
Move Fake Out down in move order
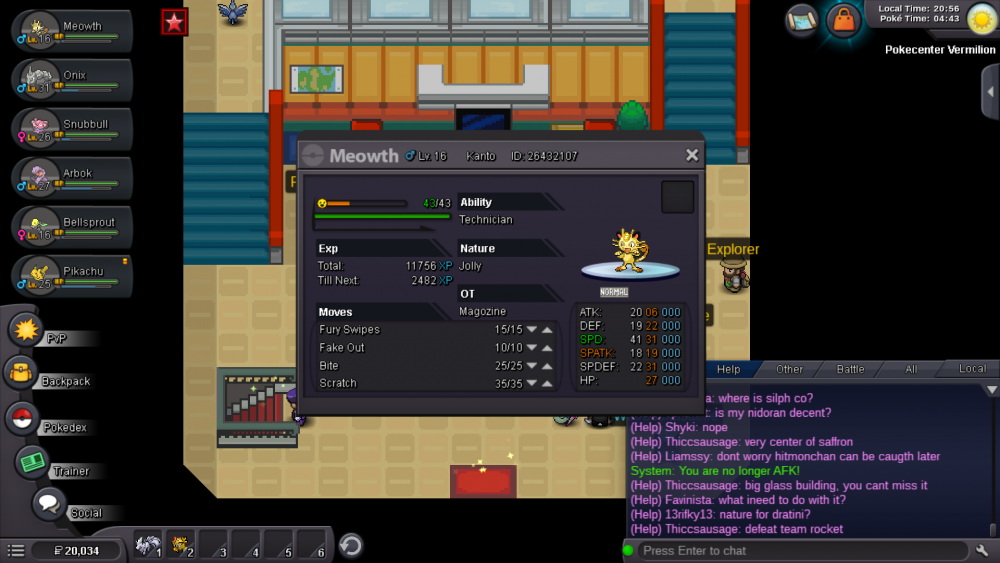[532, 348]
